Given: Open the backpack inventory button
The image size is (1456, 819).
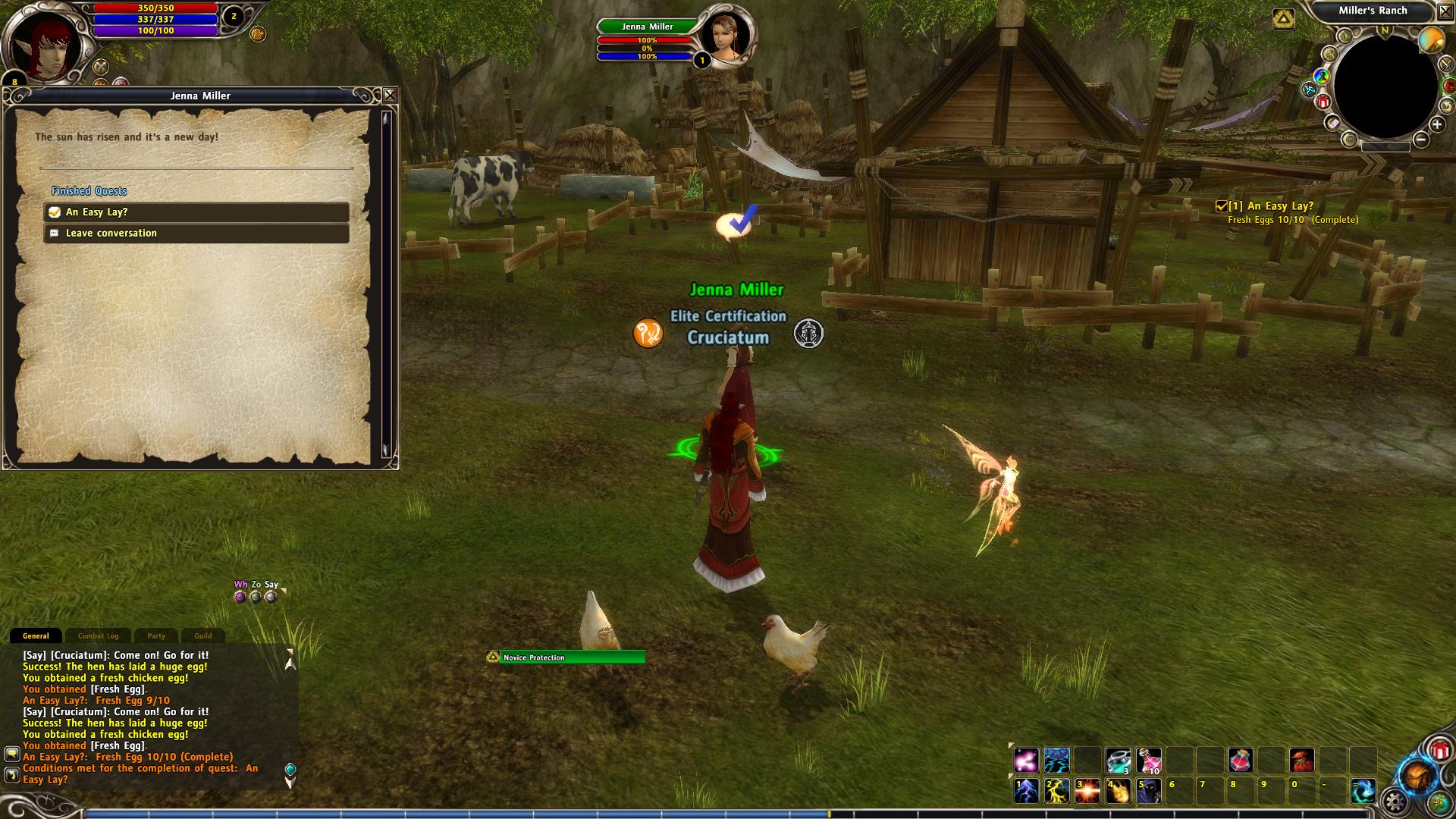Looking at the screenshot, I should (x=1417, y=776).
